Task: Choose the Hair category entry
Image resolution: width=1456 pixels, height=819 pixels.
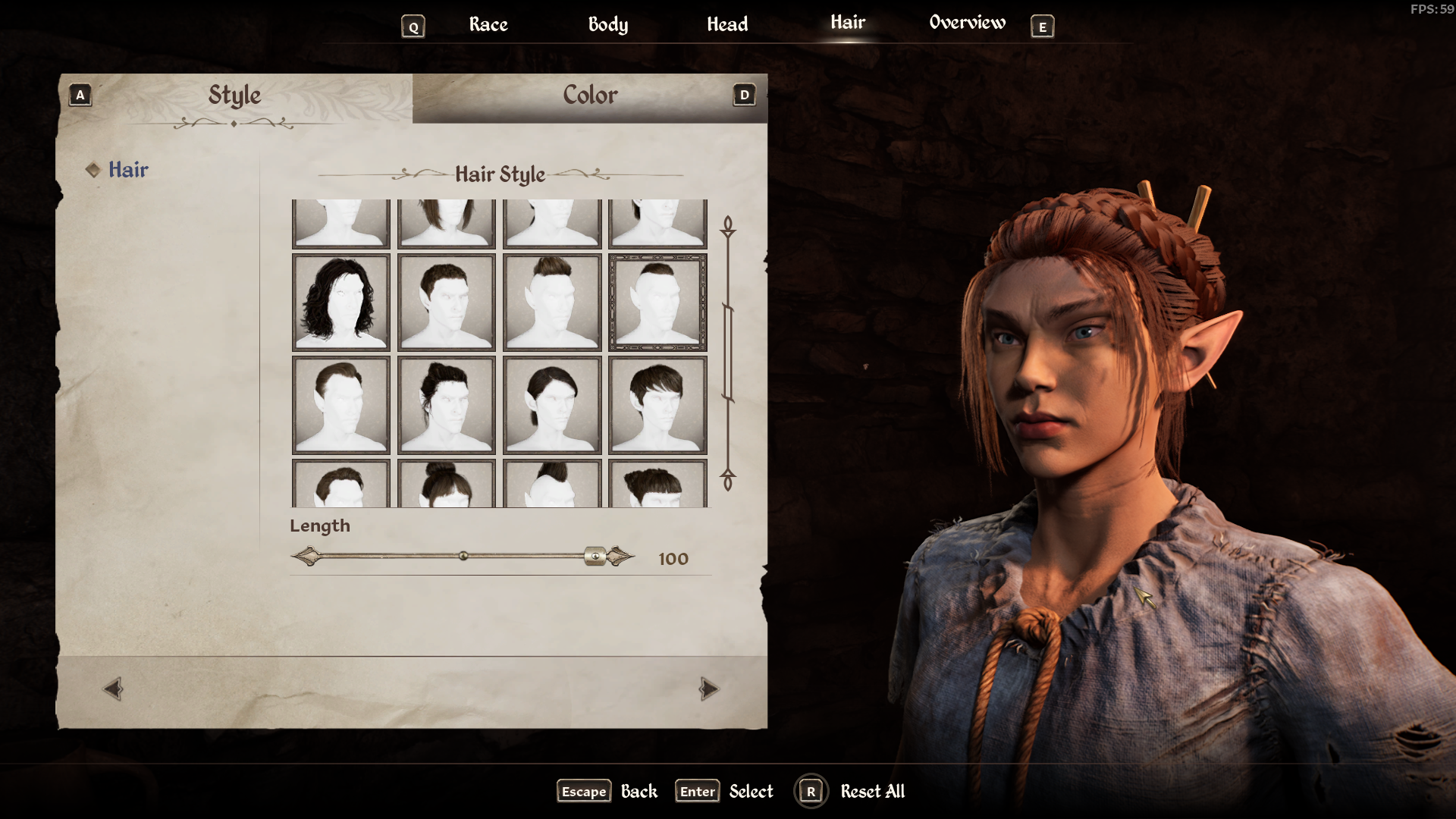Action: (128, 170)
